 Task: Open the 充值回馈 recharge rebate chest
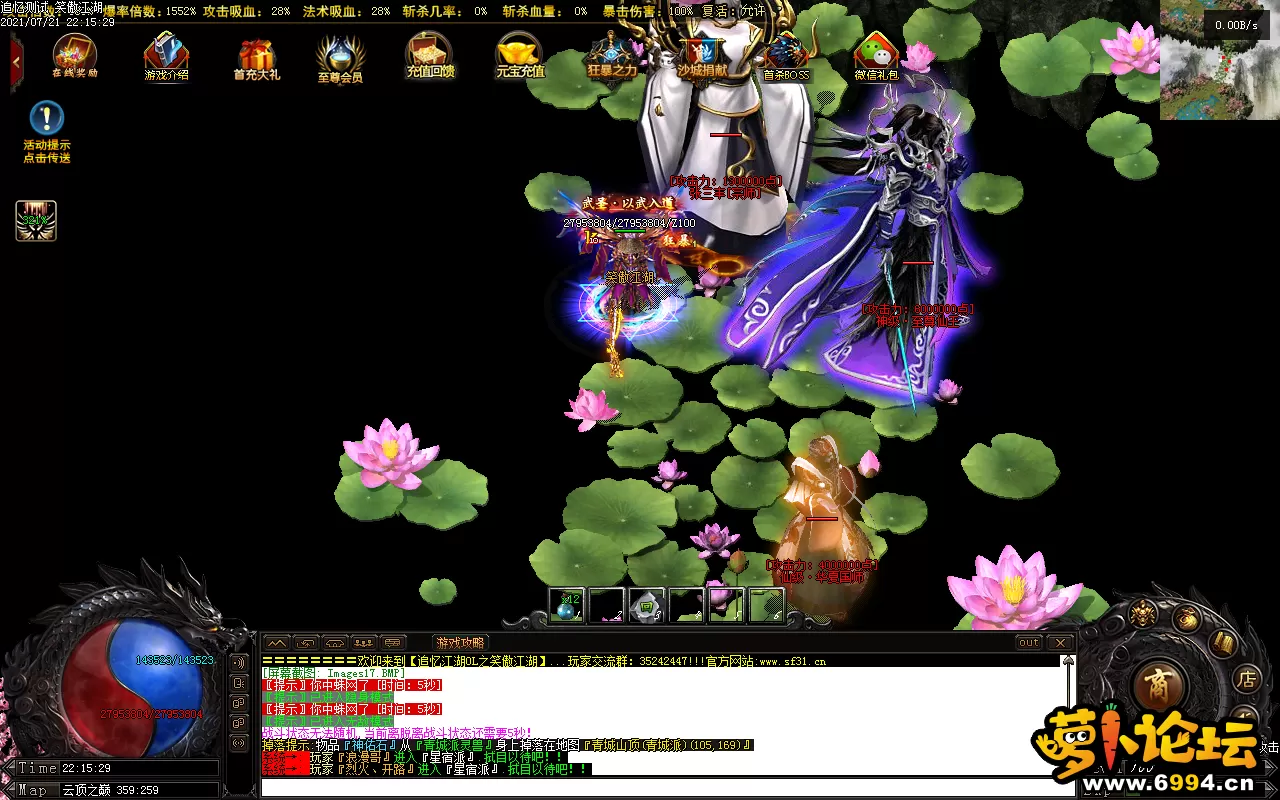[x=430, y=54]
